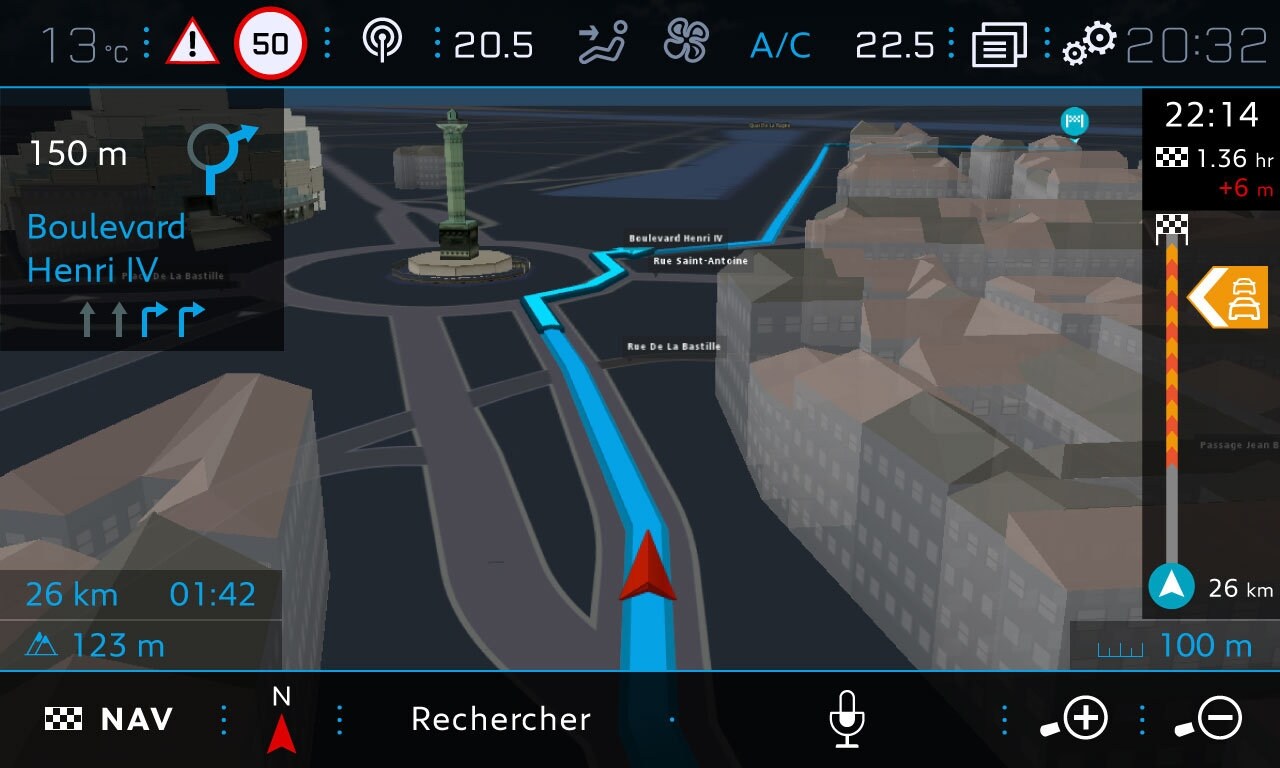
Task: Open the warning triangle alerts
Action: [192, 44]
